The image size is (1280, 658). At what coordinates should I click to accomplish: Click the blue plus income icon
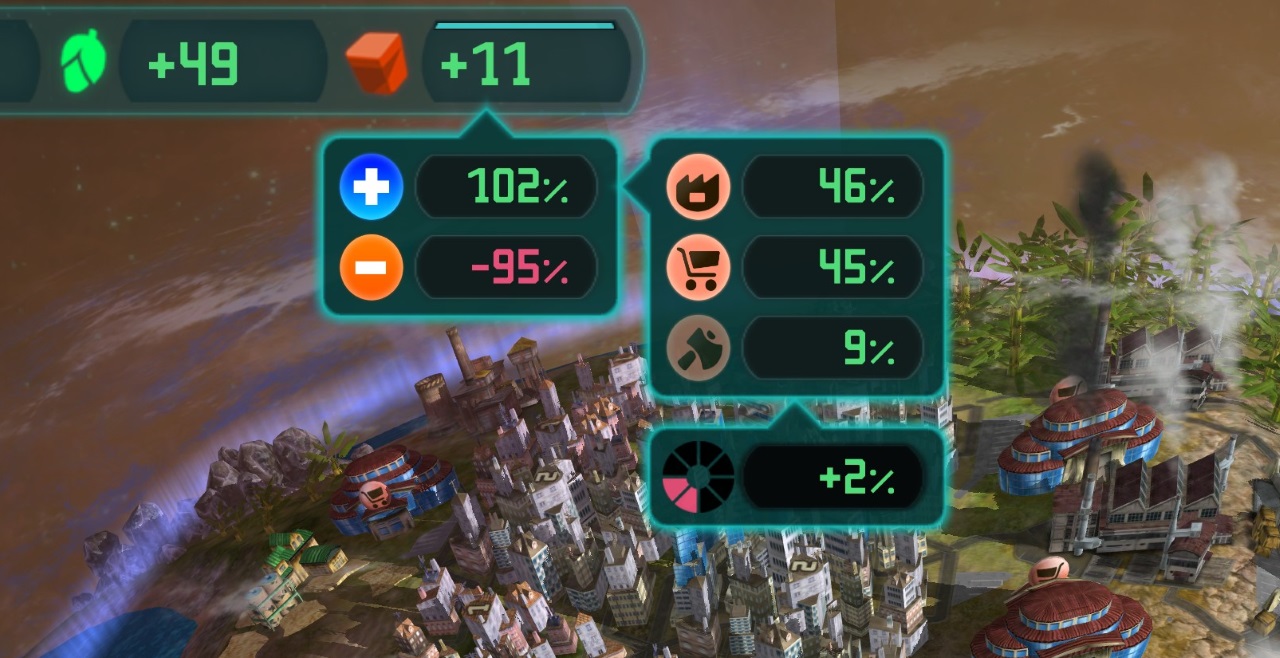tap(371, 186)
